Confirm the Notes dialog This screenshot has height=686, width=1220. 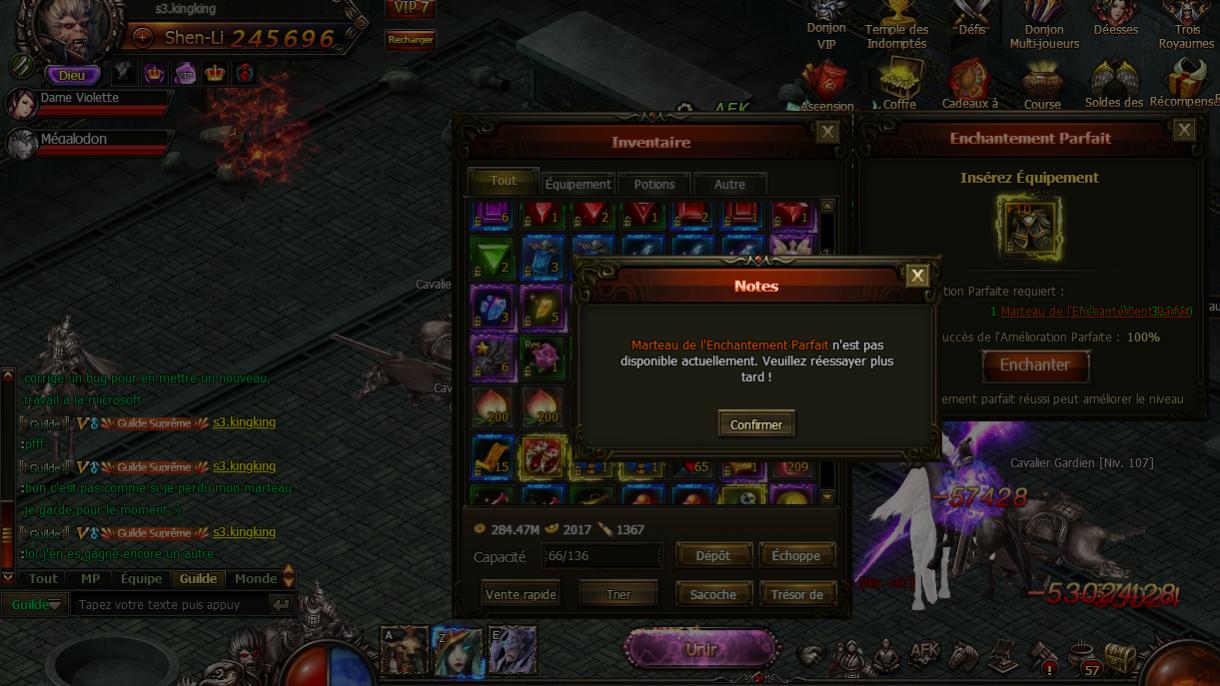756,424
